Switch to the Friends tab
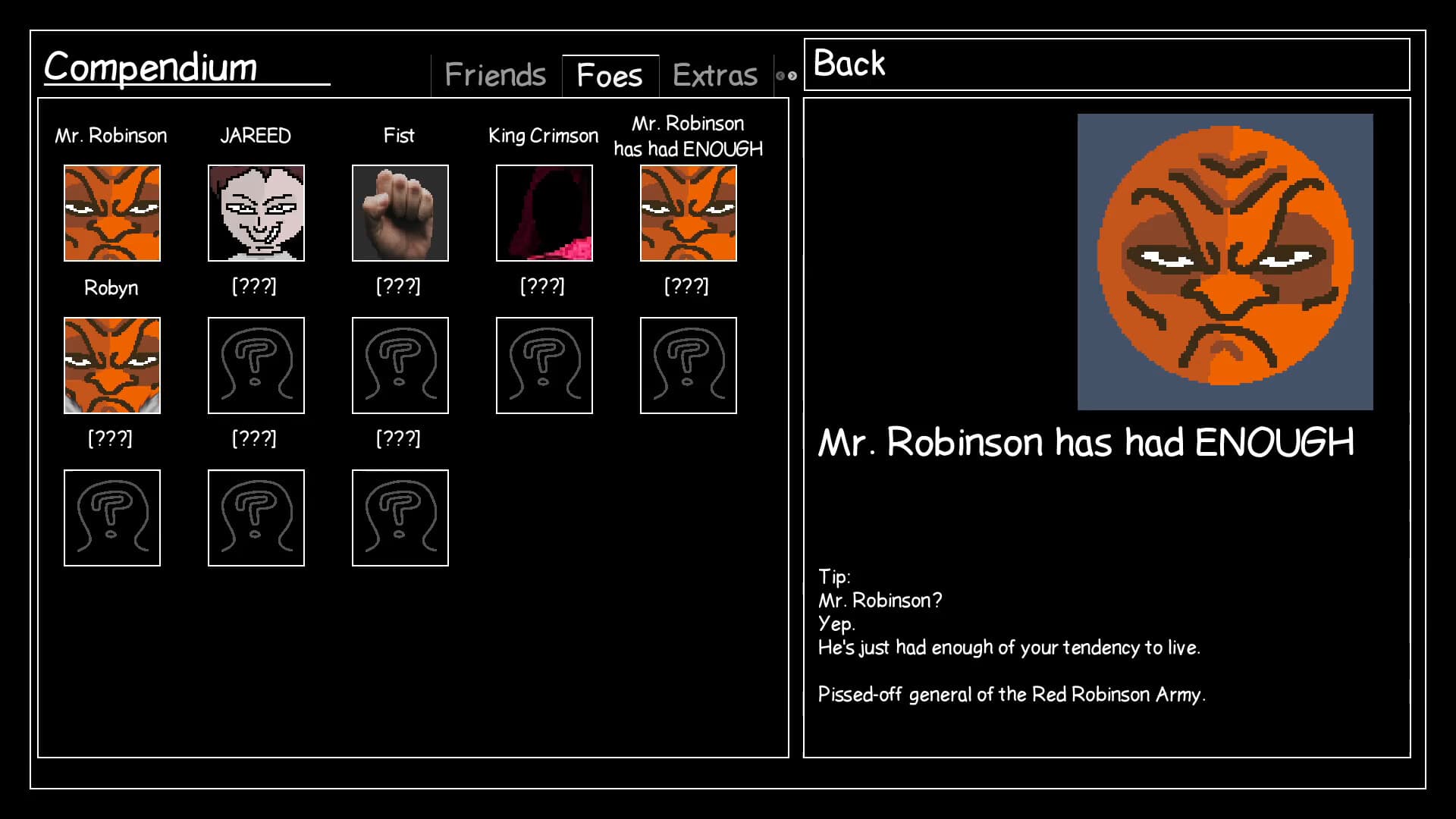Image resolution: width=1456 pixels, height=819 pixels. click(495, 74)
